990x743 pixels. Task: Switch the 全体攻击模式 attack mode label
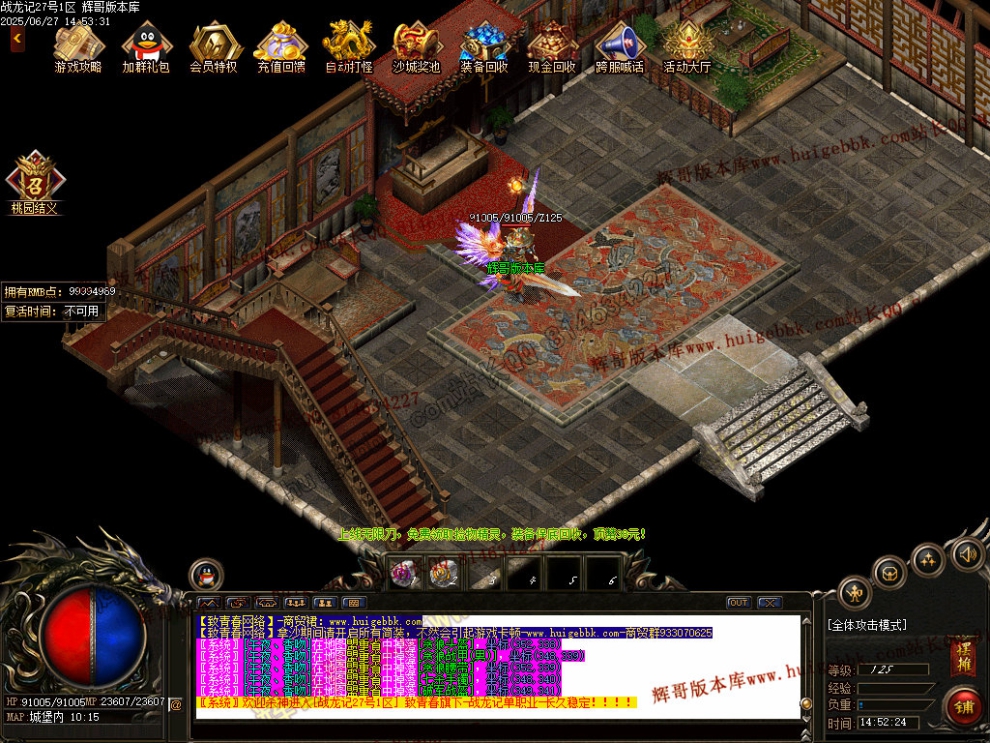(867, 625)
